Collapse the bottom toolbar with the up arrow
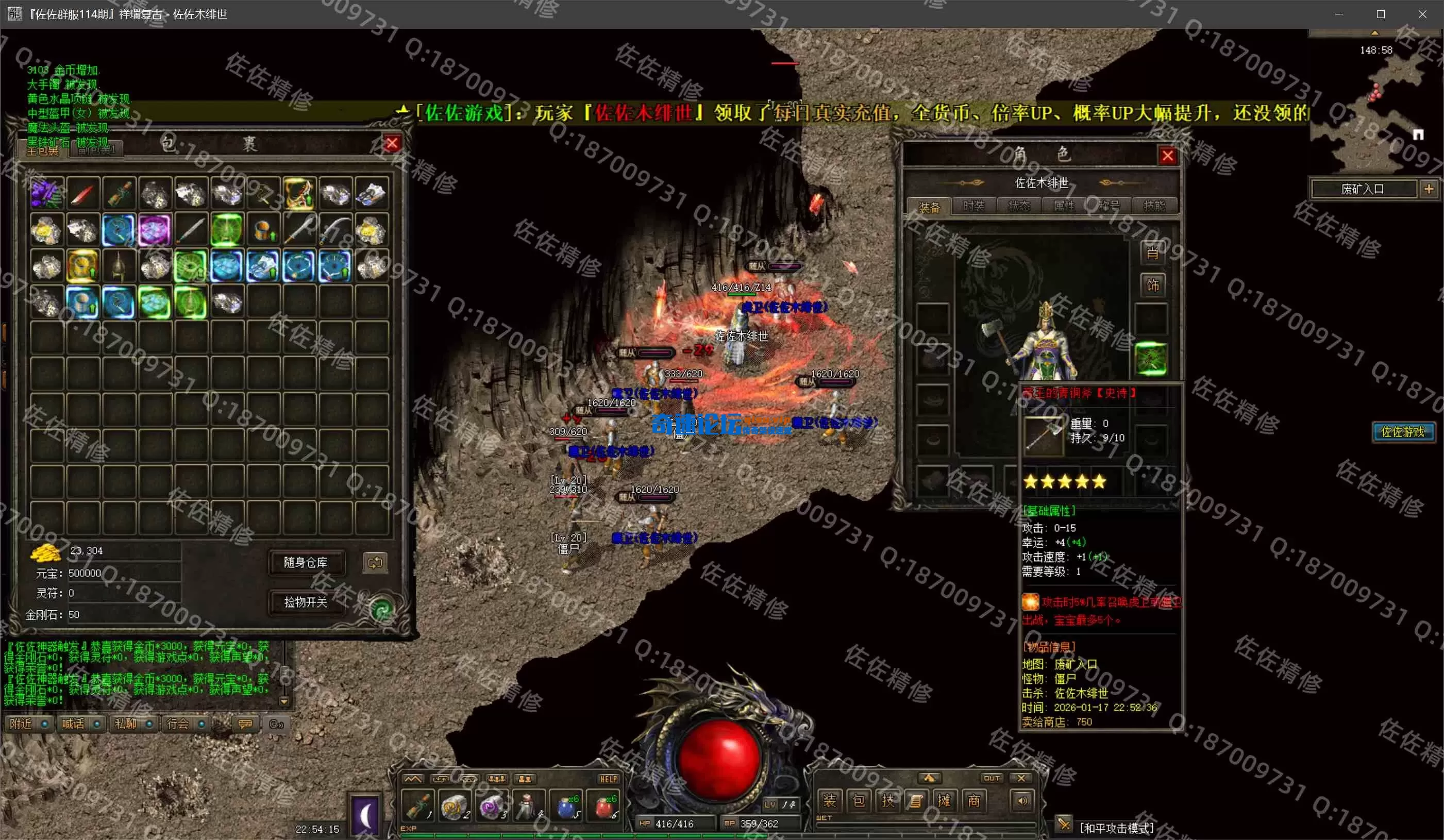Image resolution: width=1444 pixels, height=840 pixels. [931, 778]
